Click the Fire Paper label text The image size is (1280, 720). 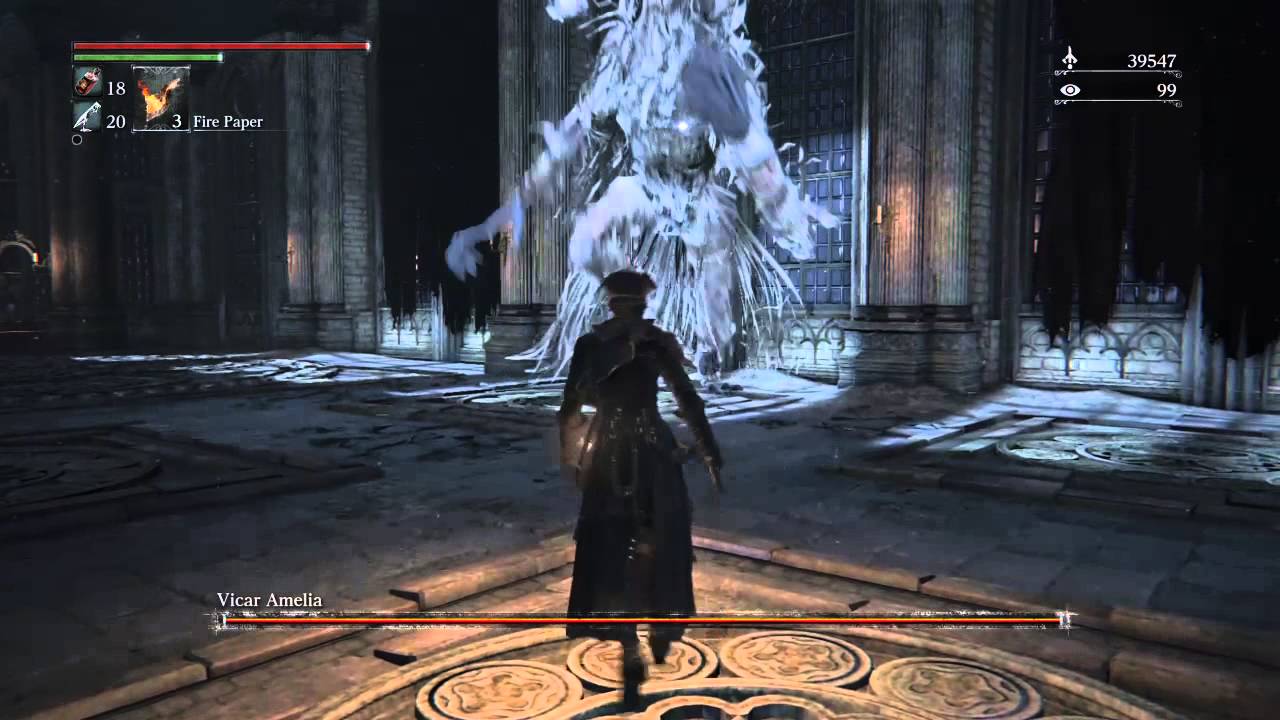[x=229, y=121]
